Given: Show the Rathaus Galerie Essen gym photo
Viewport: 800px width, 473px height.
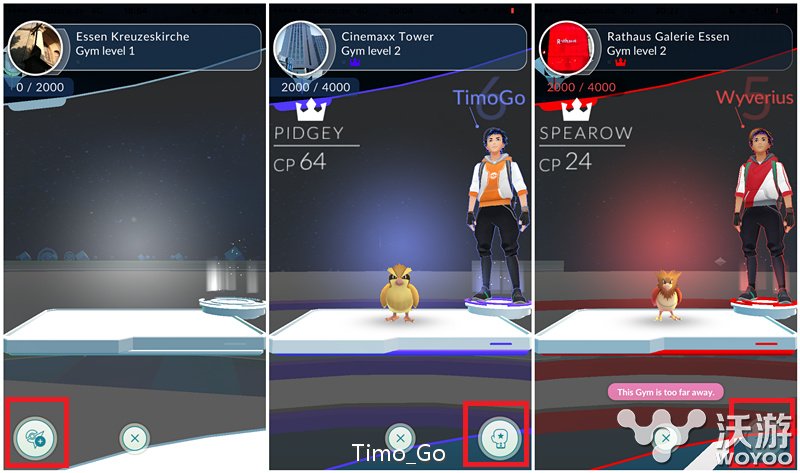Looking at the screenshot, I should click(563, 47).
